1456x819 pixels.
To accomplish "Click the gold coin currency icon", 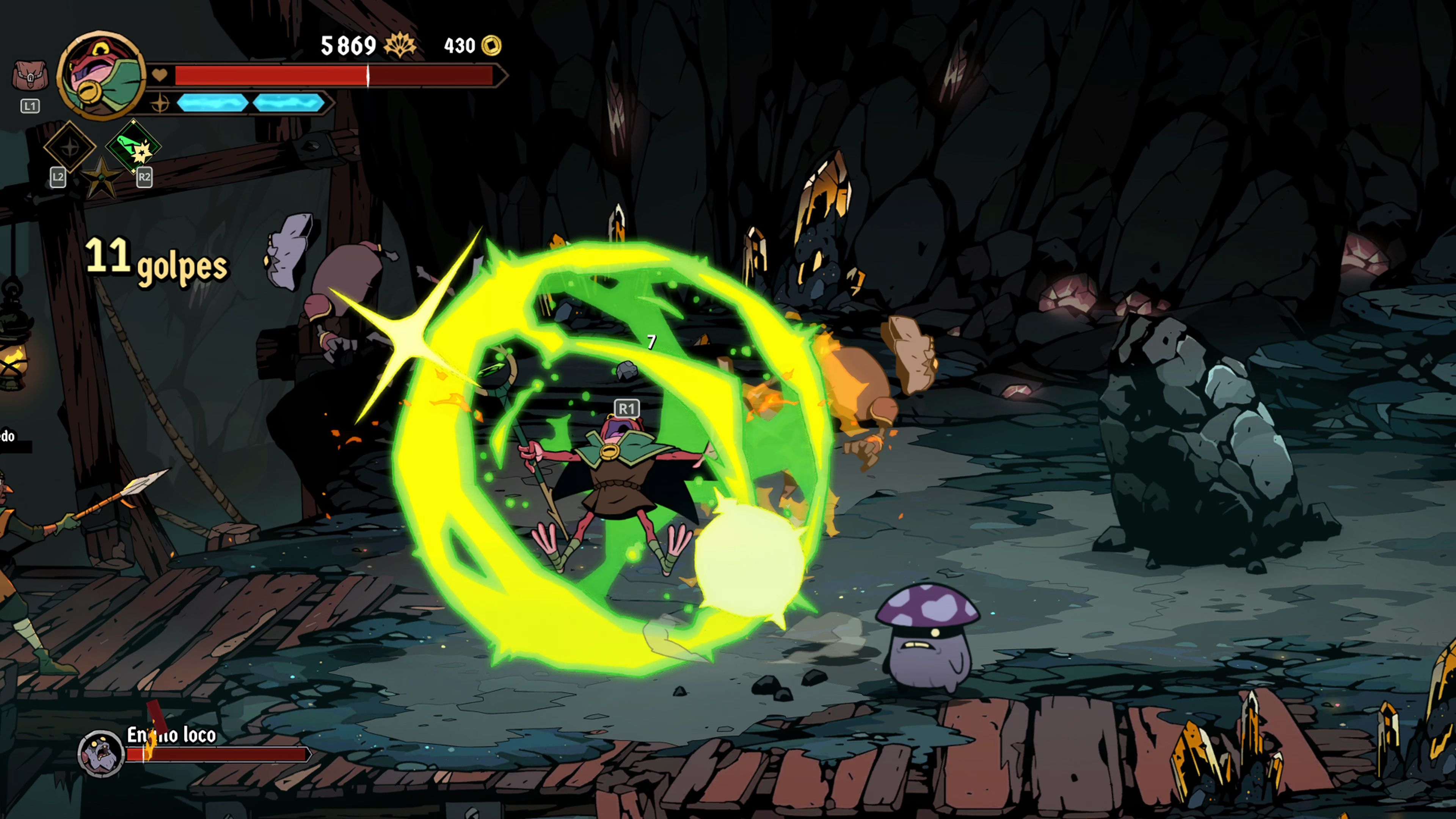I will tap(491, 45).
